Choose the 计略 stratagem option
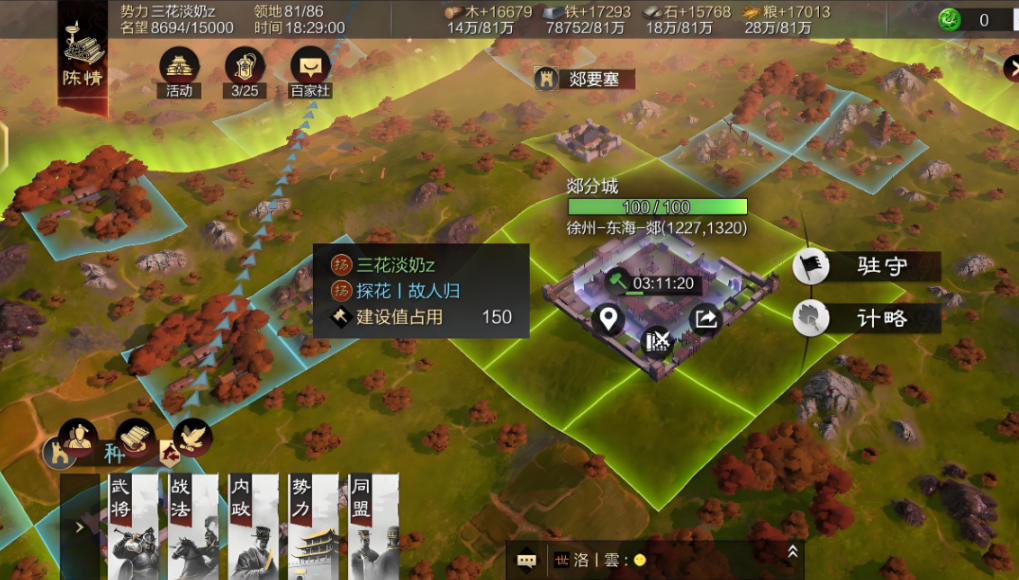 (866, 318)
